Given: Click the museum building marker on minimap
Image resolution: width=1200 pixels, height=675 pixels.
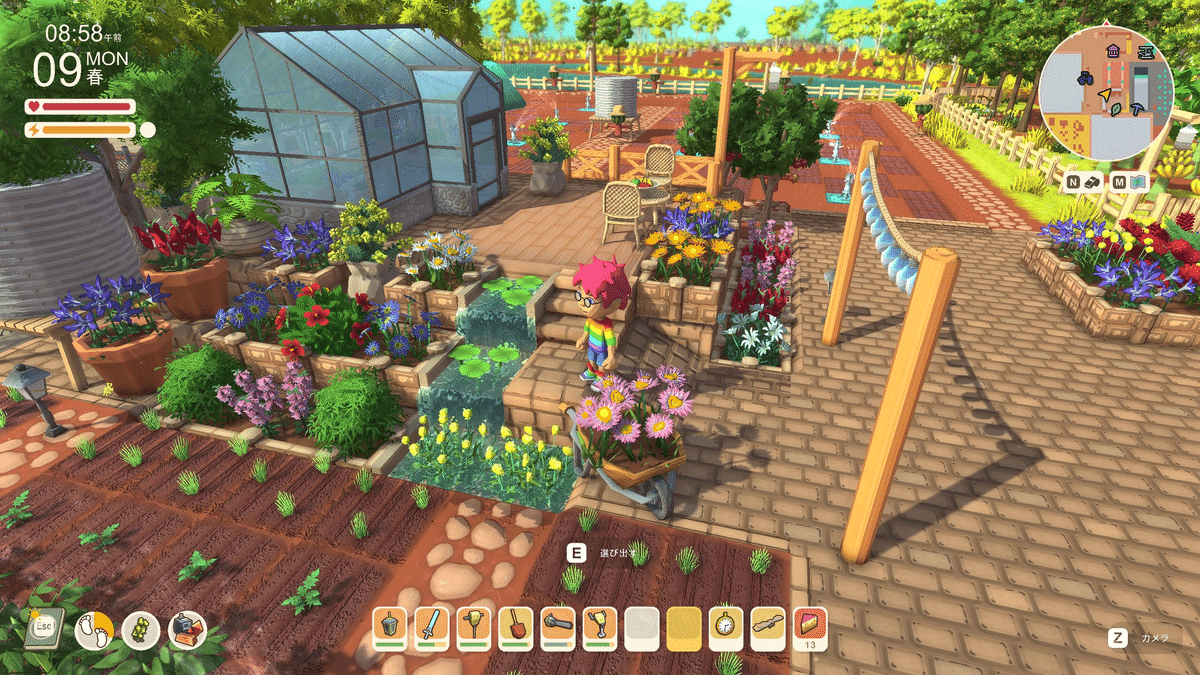Looking at the screenshot, I should point(1113,49).
